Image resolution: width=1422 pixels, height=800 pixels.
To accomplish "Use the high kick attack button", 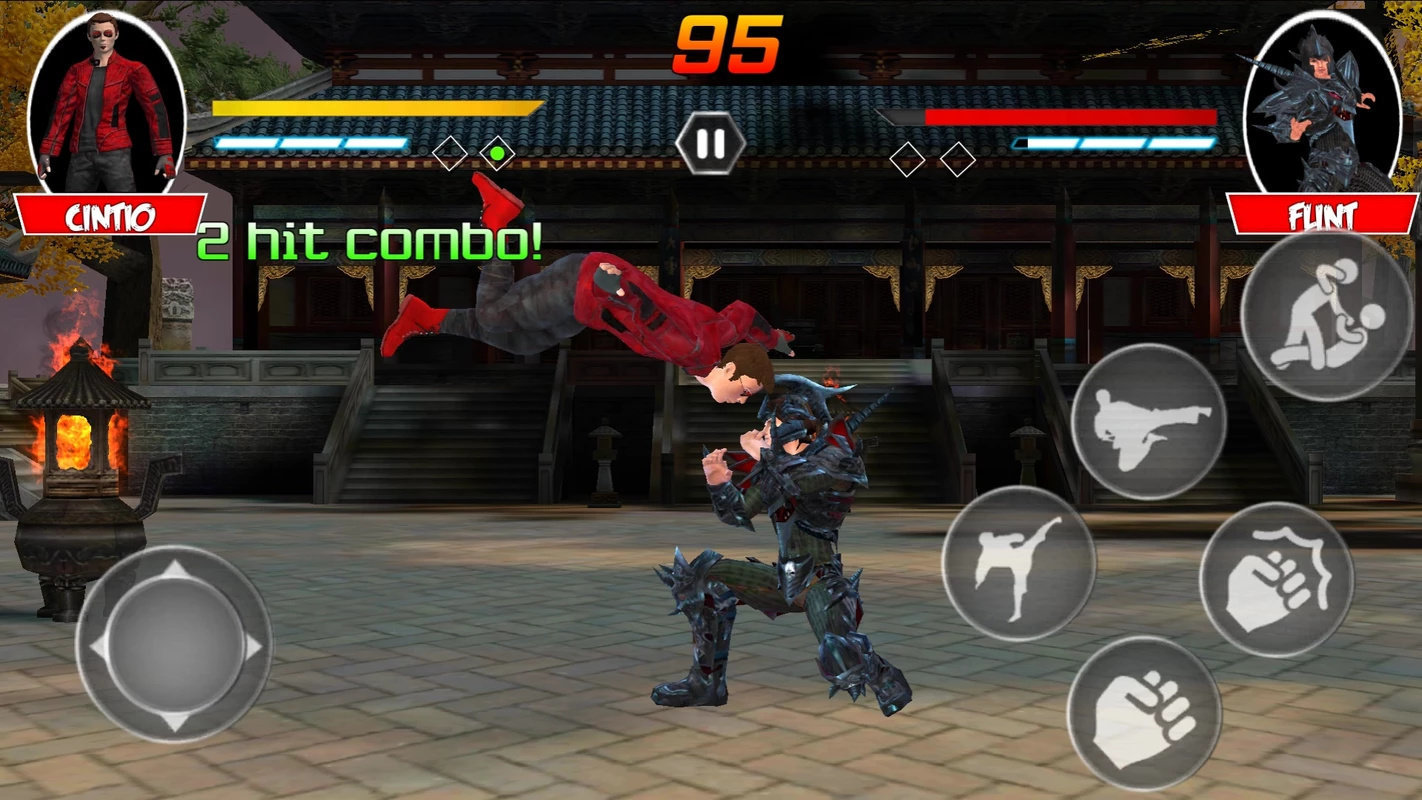I will (1018, 563).
